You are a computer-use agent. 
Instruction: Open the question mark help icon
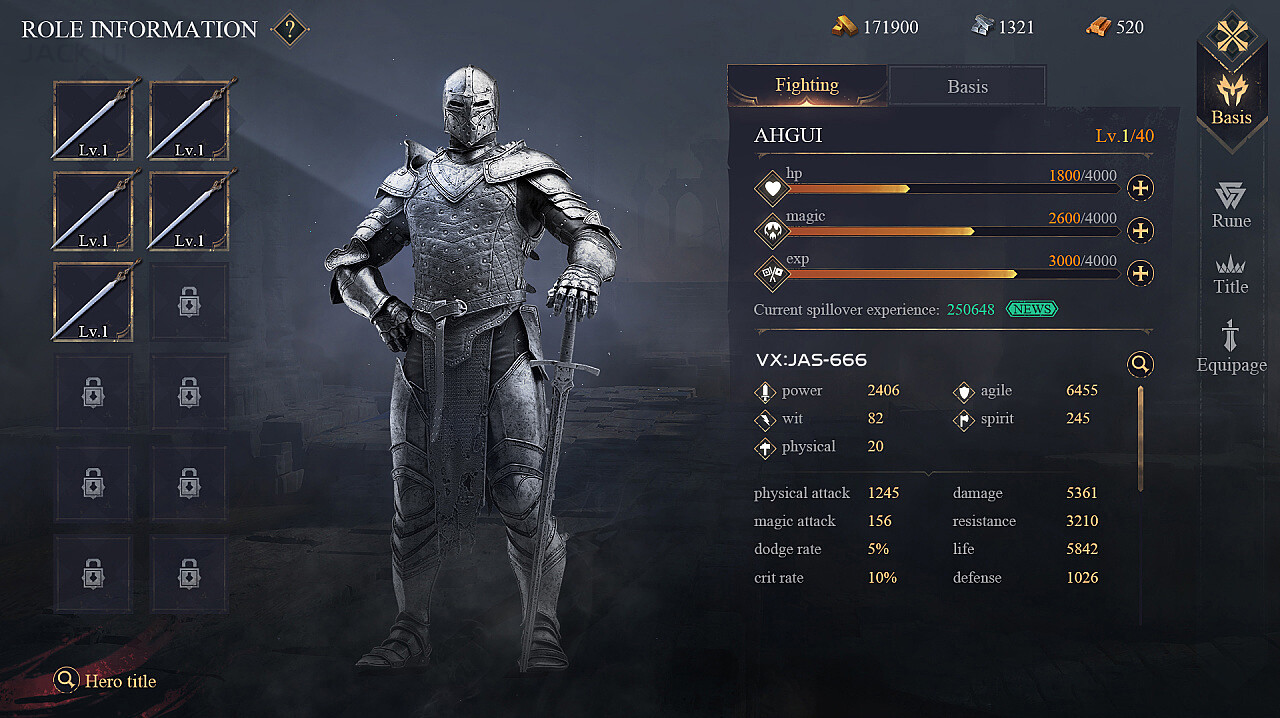(x=289, y=29)
